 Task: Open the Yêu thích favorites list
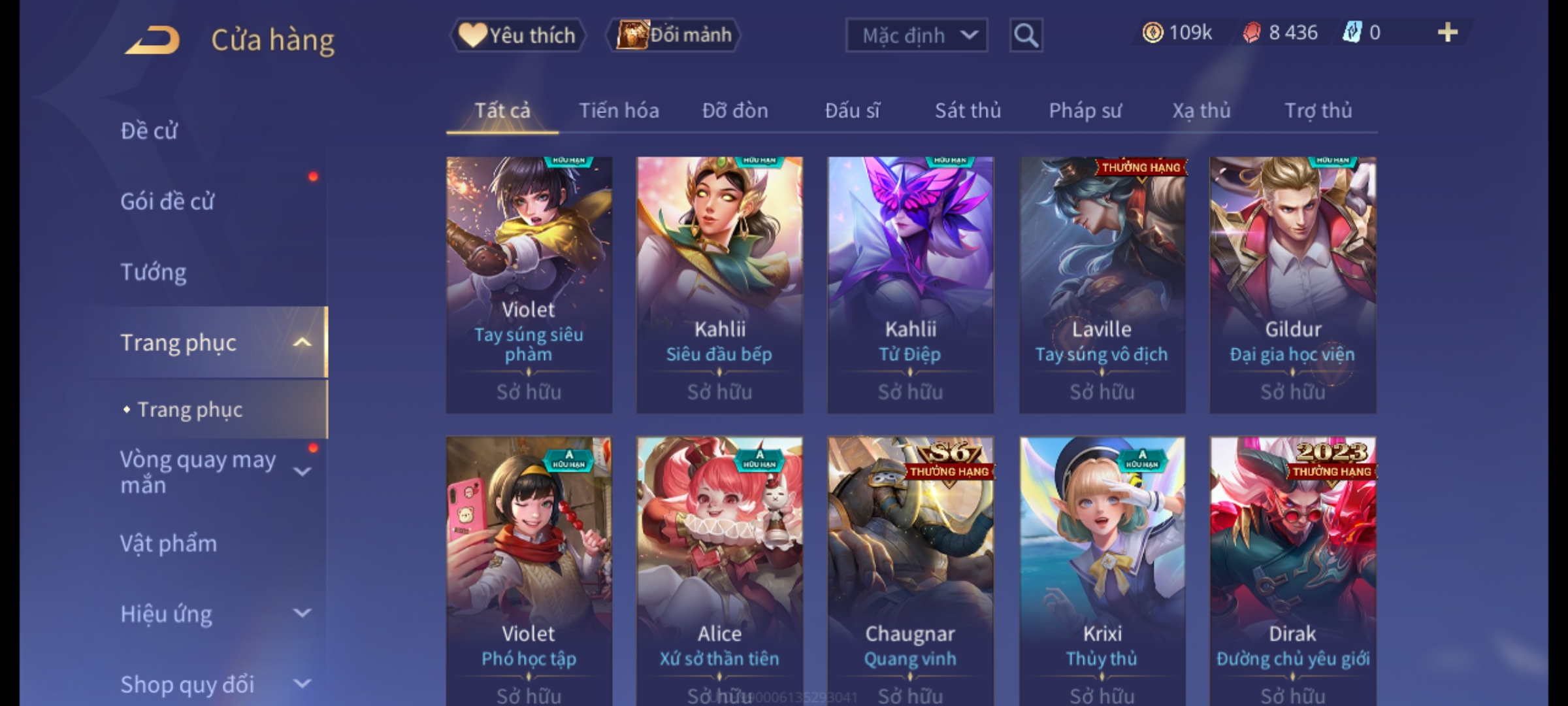[517, 35]
